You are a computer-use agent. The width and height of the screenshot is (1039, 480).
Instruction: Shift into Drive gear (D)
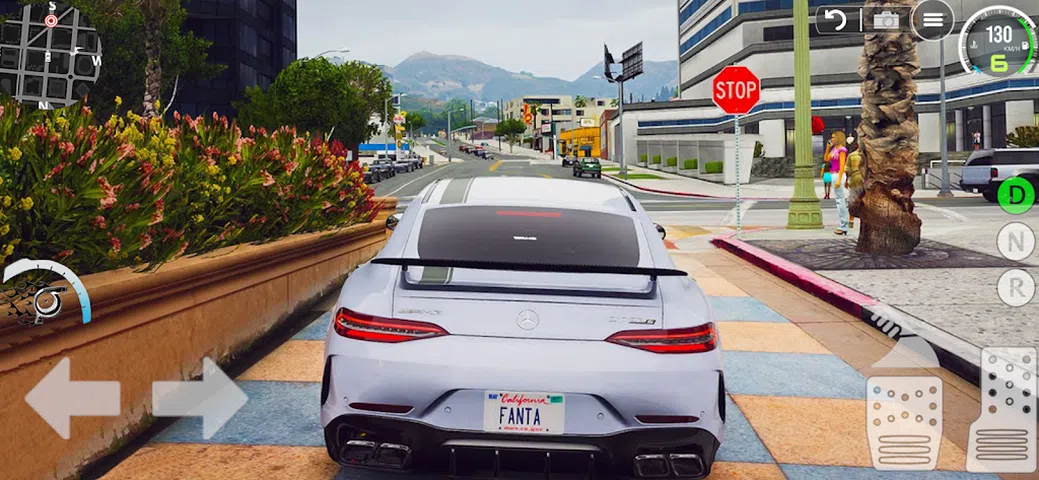coord(1016,194)
